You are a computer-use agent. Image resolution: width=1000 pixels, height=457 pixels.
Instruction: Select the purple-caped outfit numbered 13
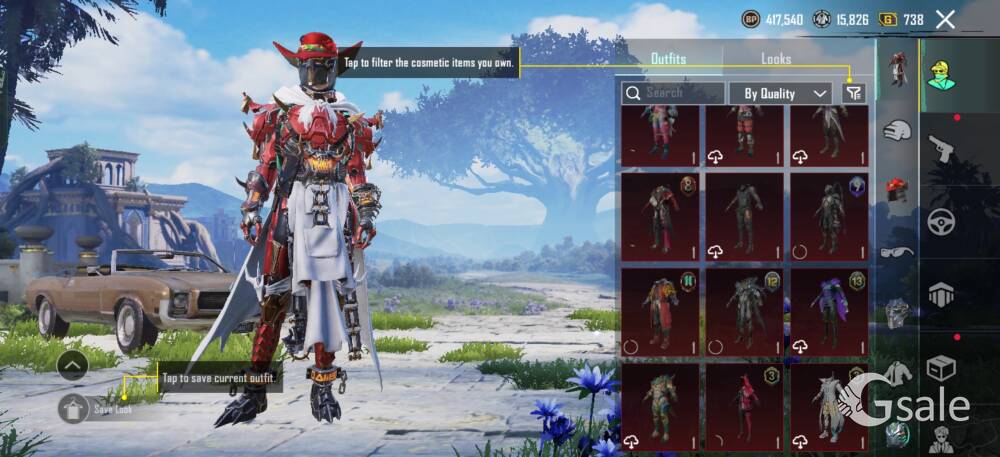[x=829, y=312]
